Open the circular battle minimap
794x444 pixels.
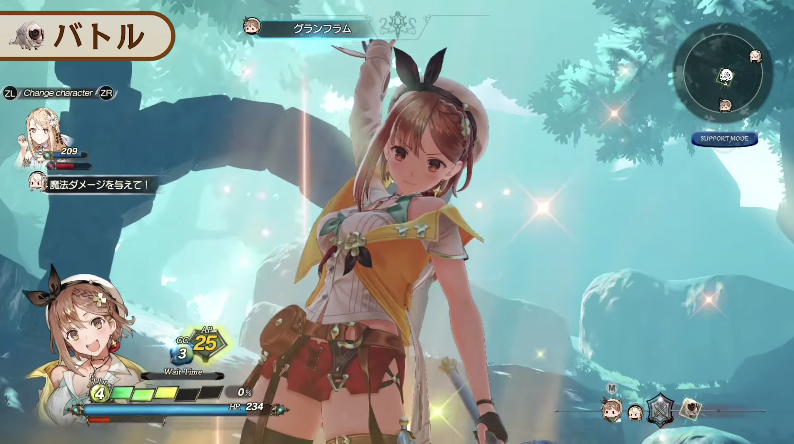click(723, 73)
